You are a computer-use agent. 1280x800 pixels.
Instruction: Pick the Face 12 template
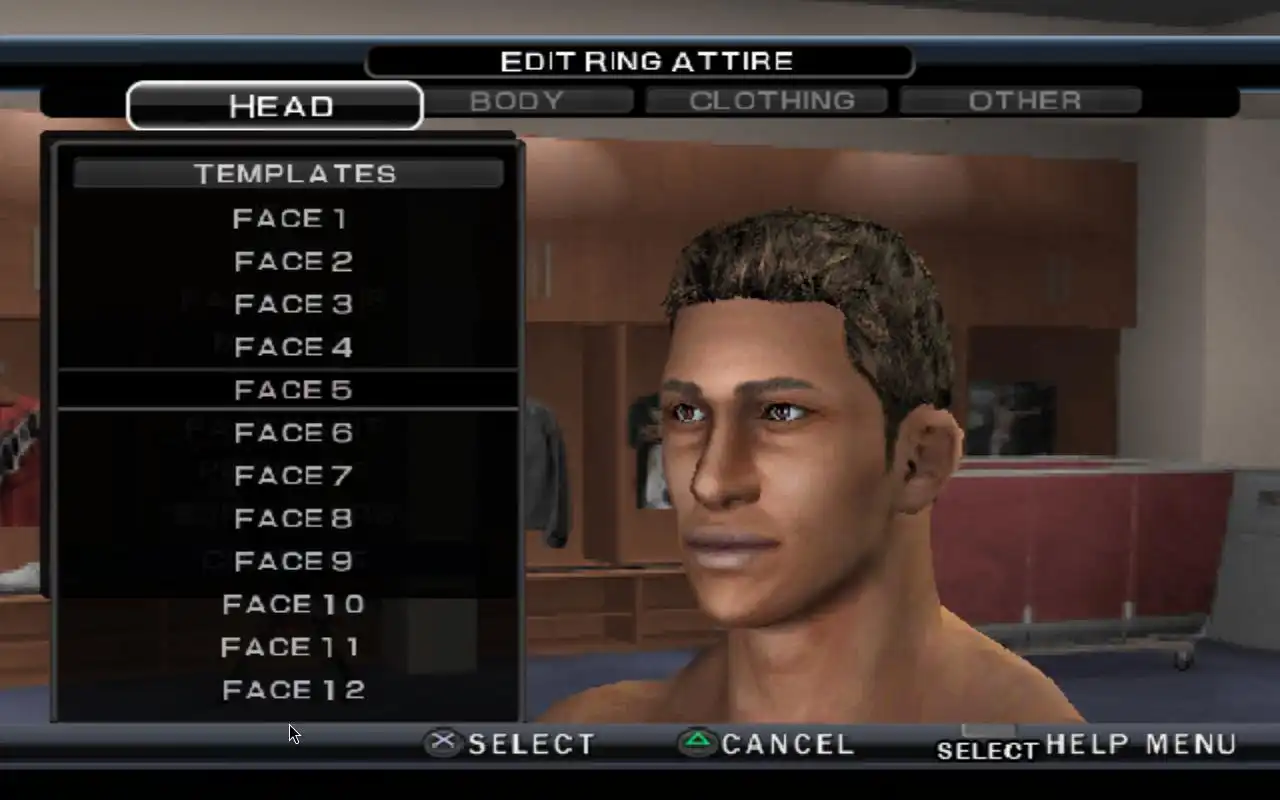(x=293, y=691)
